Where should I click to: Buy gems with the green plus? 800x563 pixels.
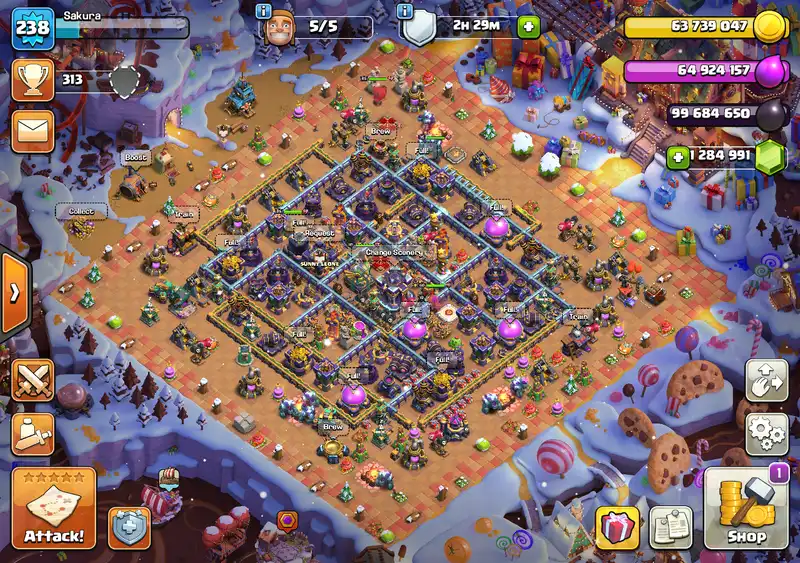point(678,156)
